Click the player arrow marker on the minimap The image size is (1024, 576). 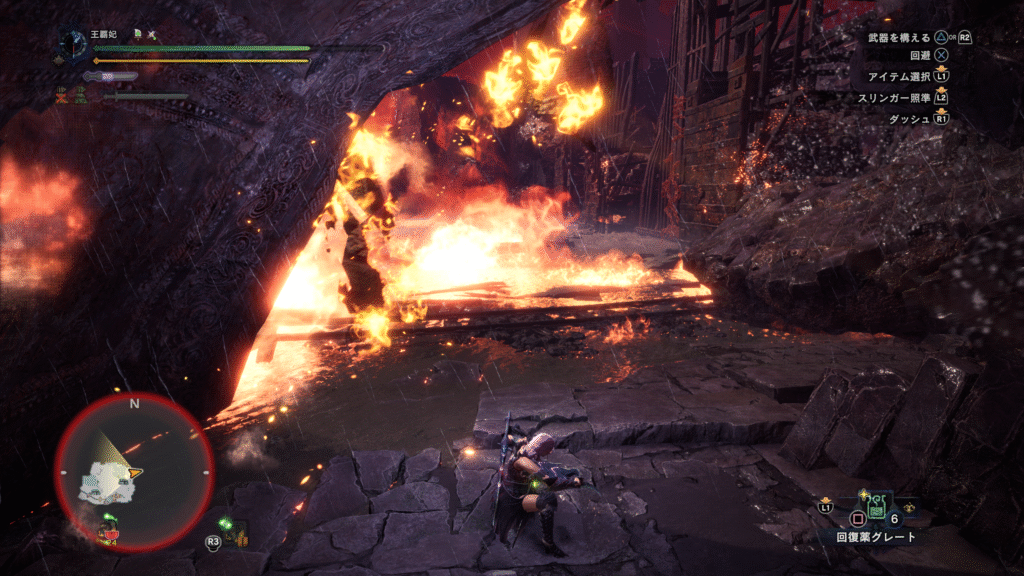coord(132,470)
